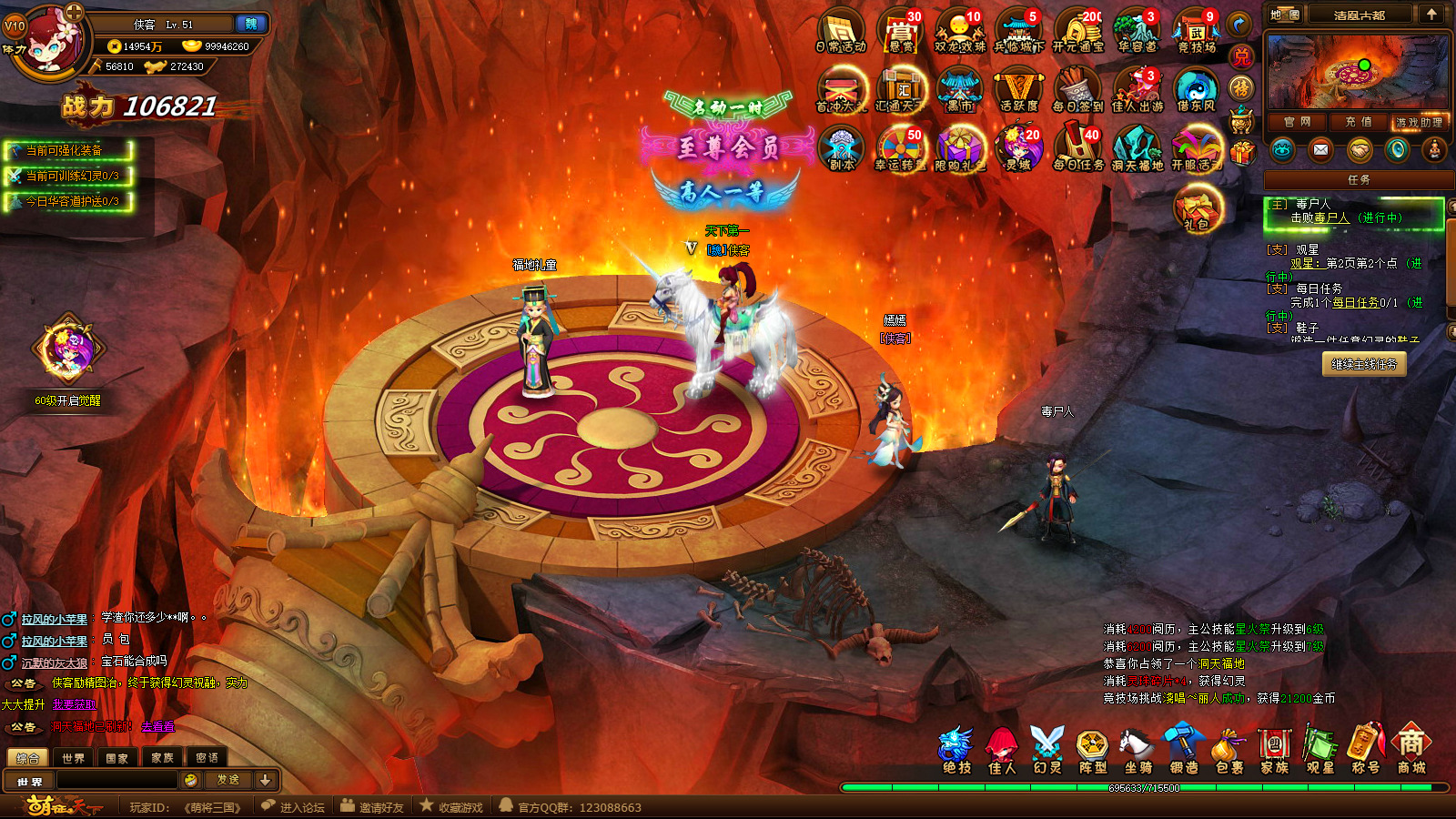Image resolution: width=1456 pixels, height=819 pixels.
Task: Open the 坐骑 mount menu
Action: pyautogui.click(x=1137, y=752)
